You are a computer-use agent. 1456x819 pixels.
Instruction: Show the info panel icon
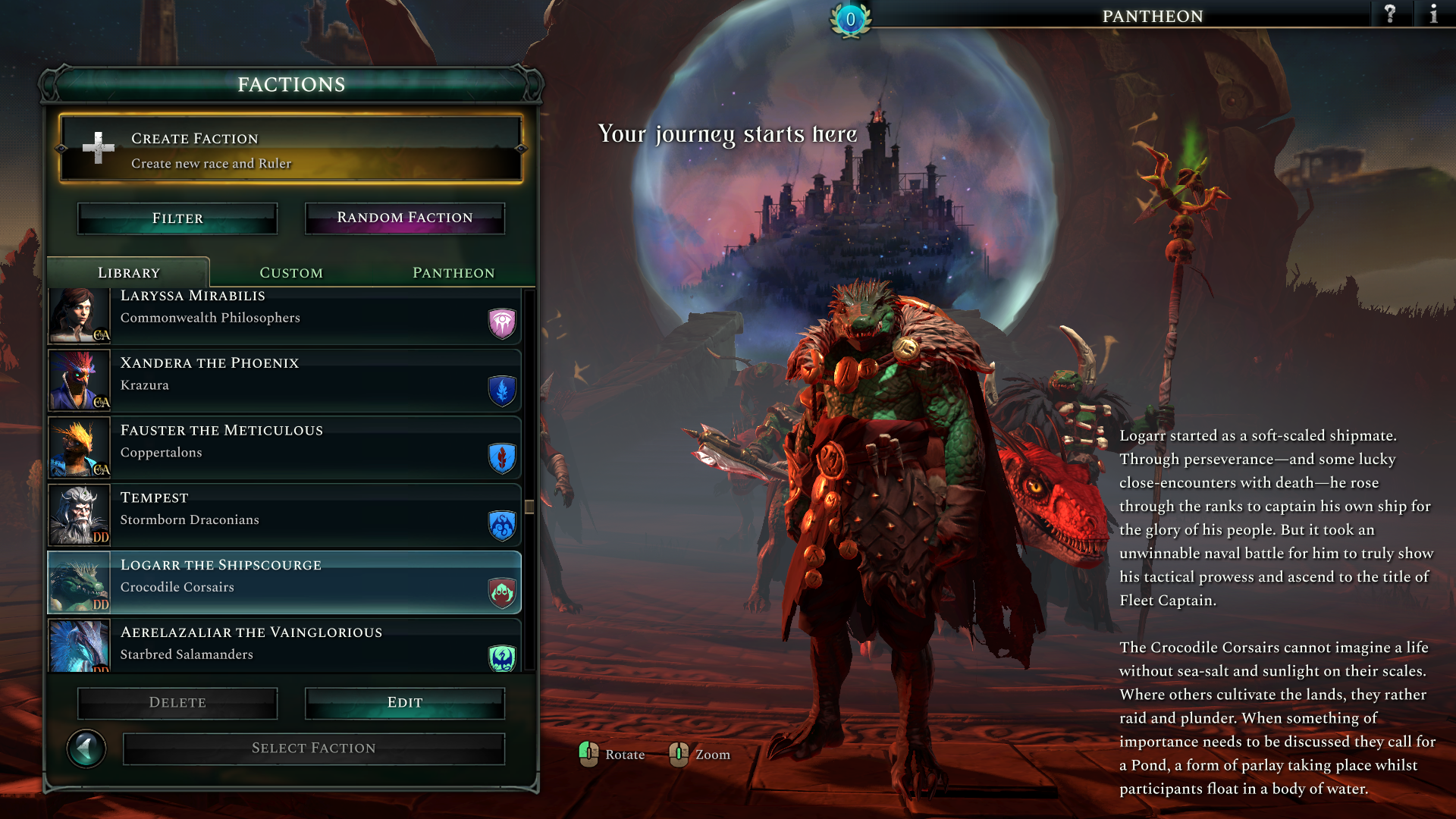click(x=1433, y=14)
